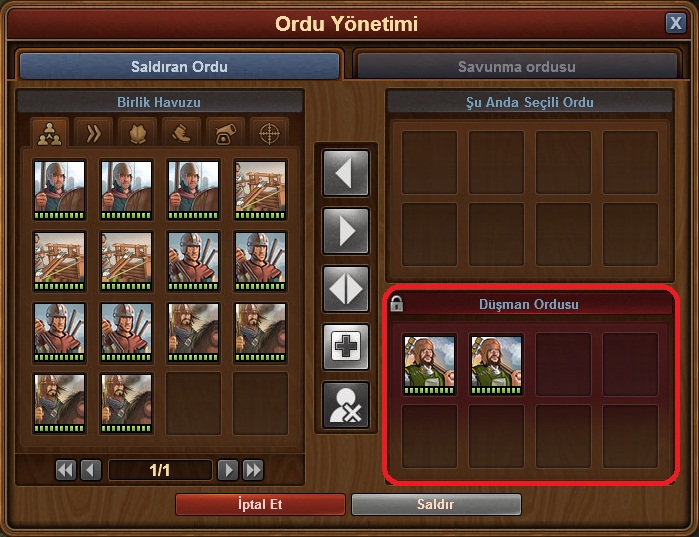Show all units filter tab
699x537 pixels.
point(49,132)
